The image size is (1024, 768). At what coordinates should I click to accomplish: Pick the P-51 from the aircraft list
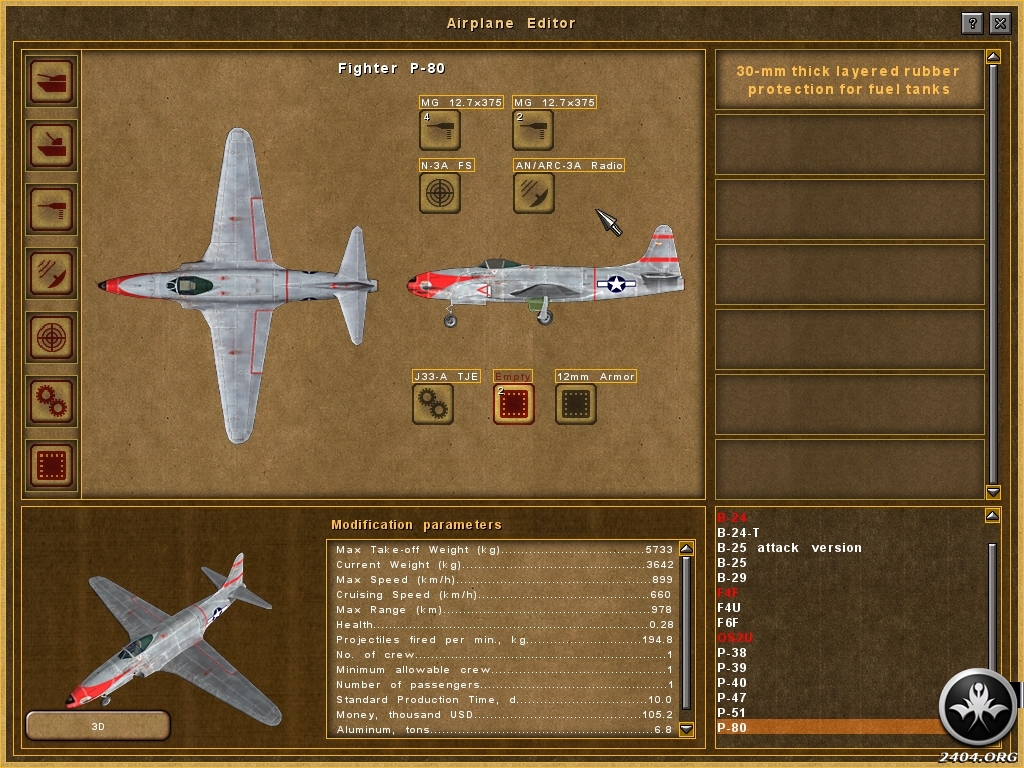(x=732, y=713)
